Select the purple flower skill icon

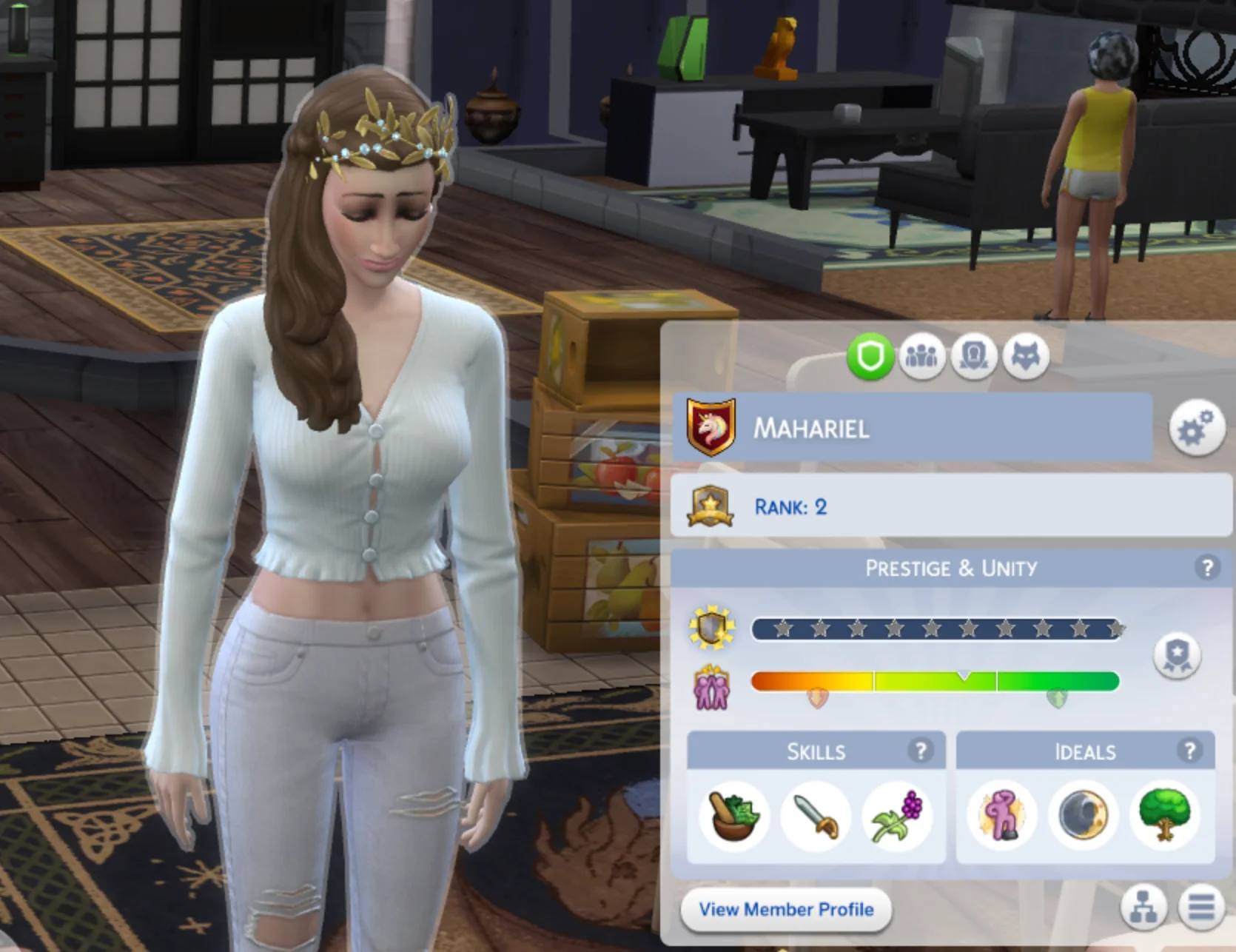pos(898,817)
